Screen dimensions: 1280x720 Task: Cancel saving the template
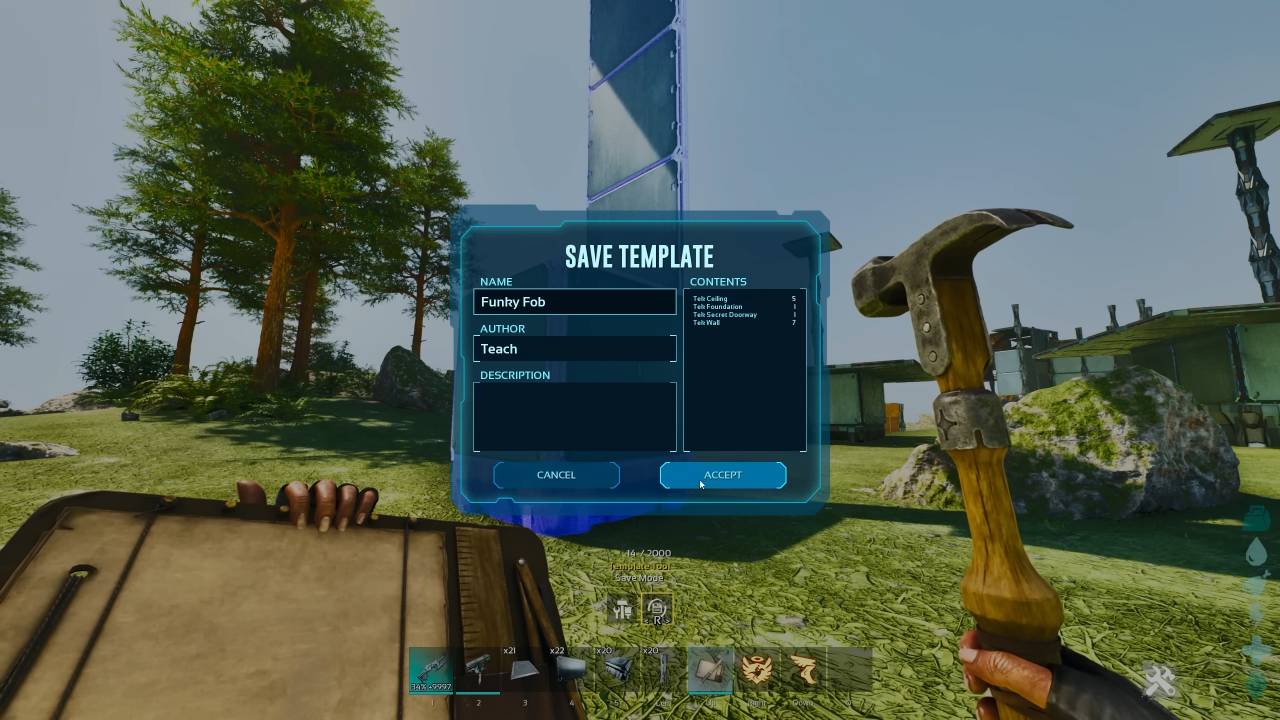click(556, 475)
